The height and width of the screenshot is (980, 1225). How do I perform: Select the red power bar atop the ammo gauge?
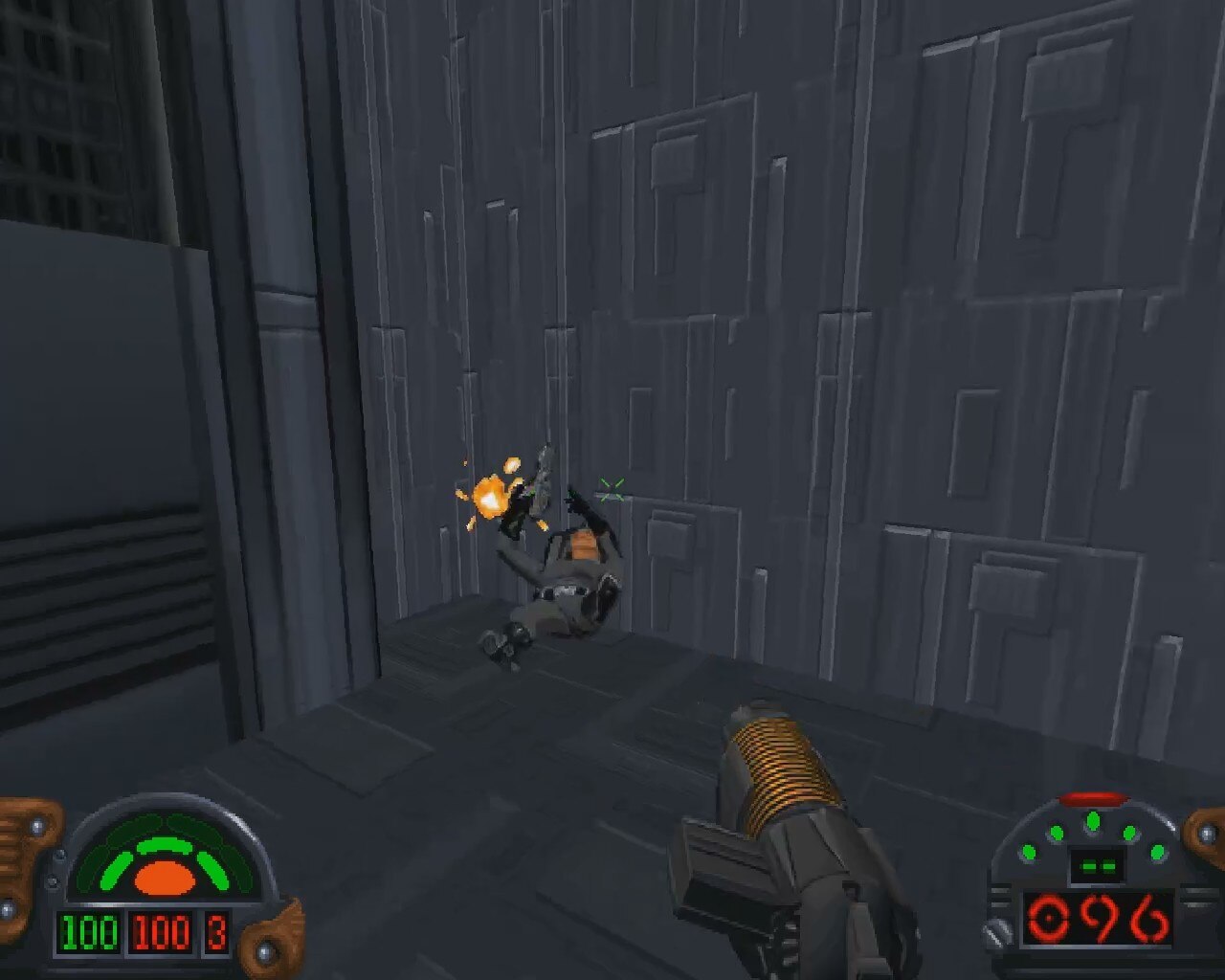[1093, 800]
